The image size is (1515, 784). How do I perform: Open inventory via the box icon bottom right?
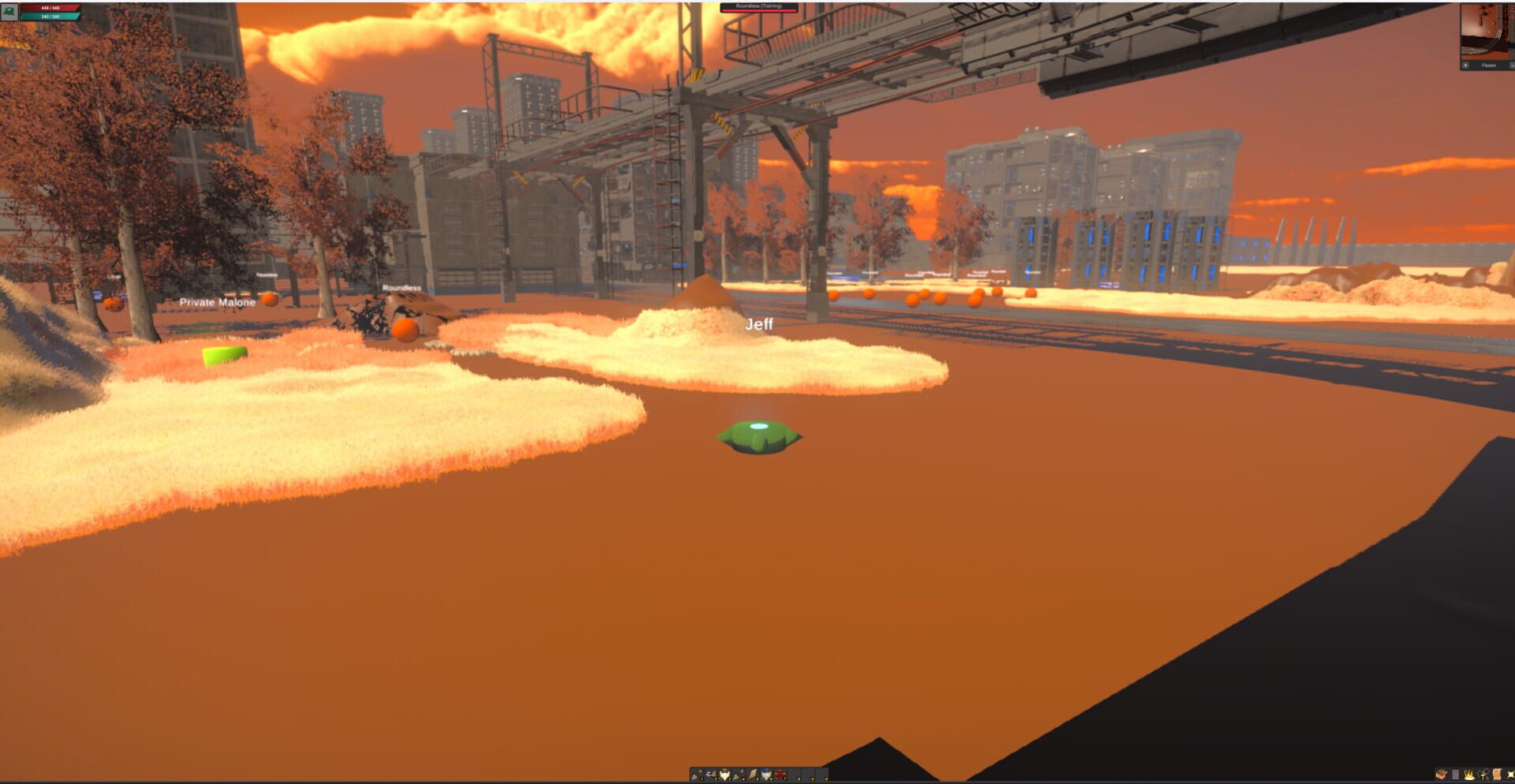point(1441,775)
